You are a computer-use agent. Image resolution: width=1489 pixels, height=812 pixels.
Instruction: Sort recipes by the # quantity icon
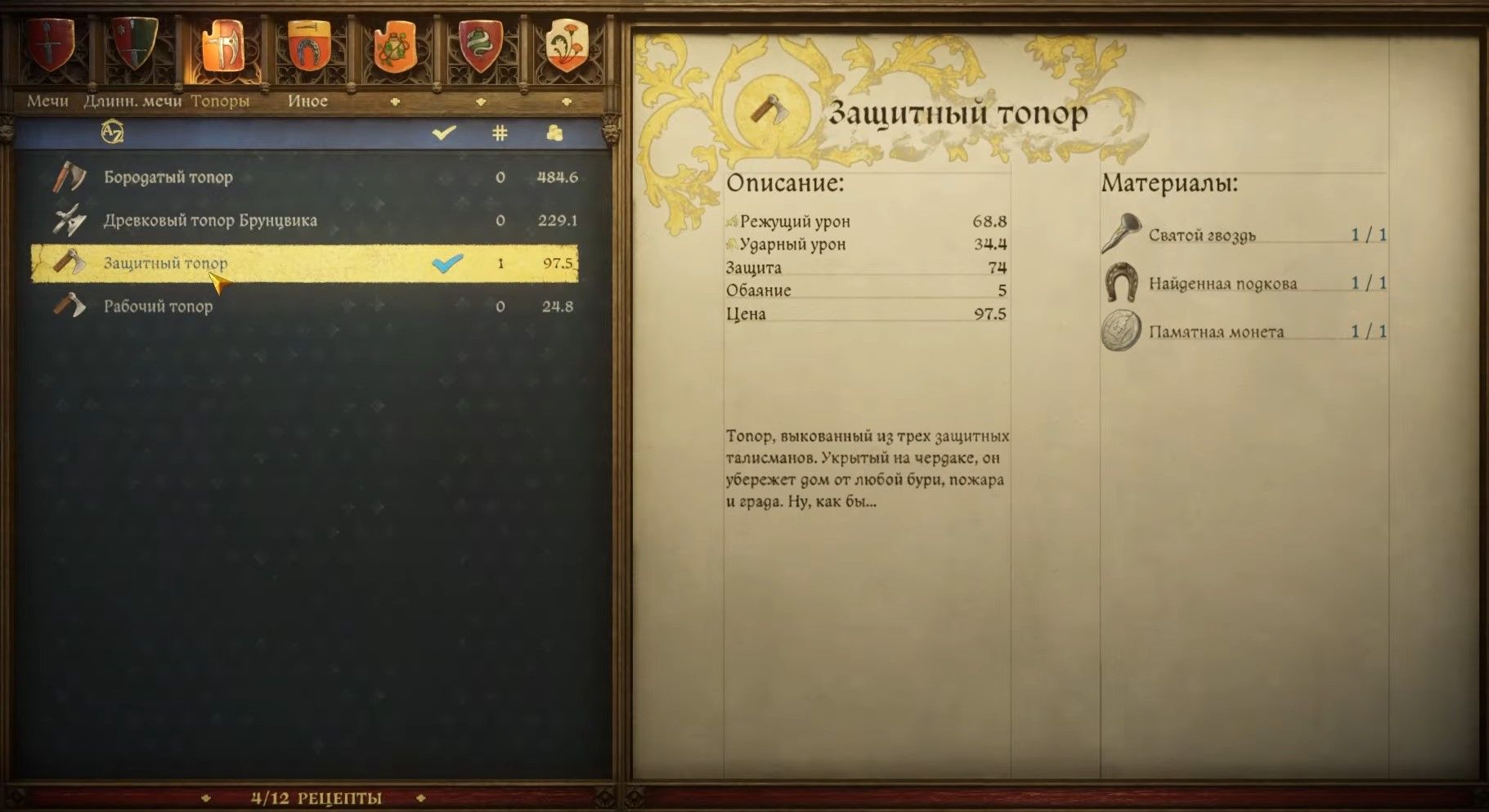500,132
